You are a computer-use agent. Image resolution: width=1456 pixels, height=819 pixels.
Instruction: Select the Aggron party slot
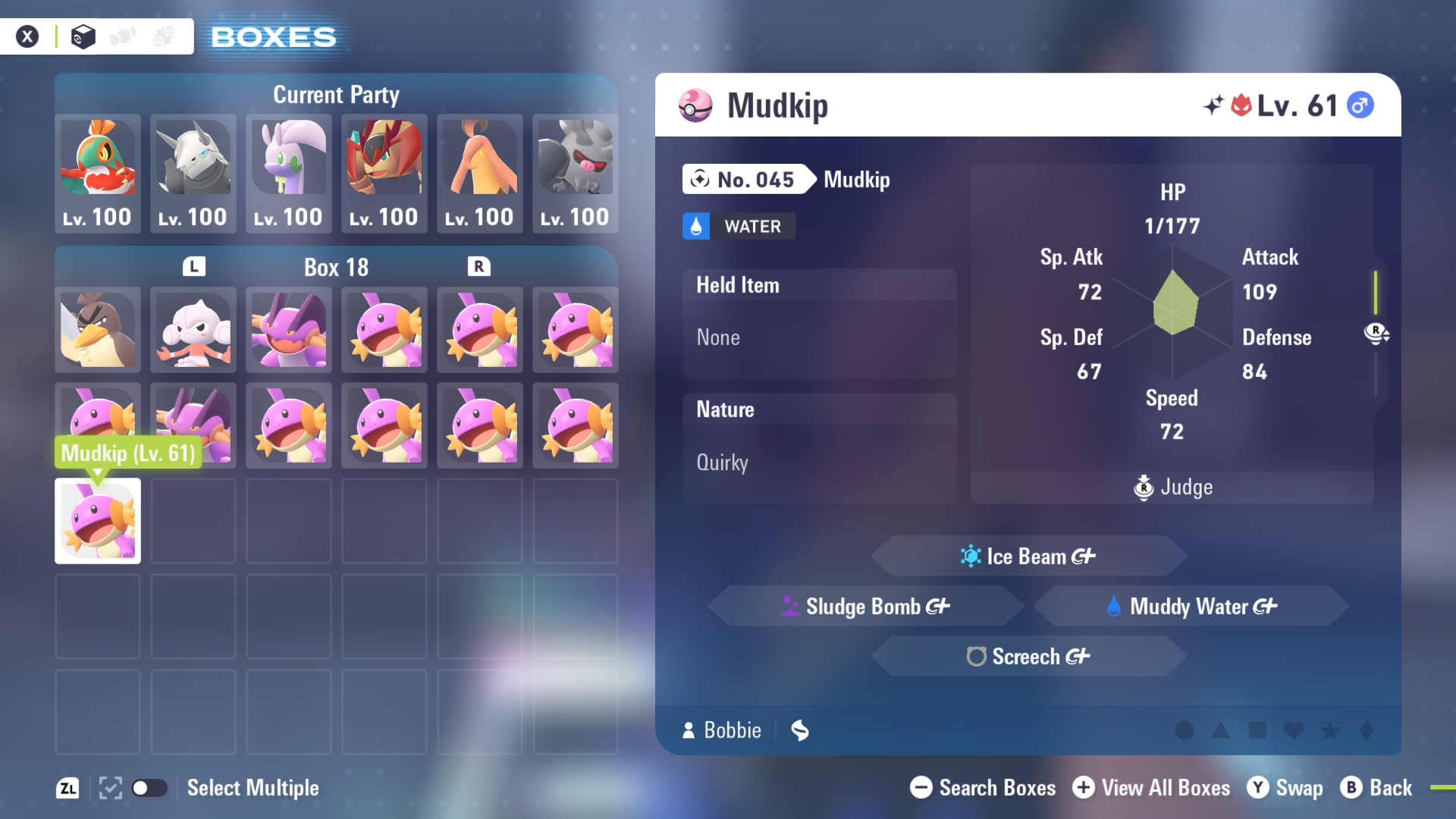click(193, 173)
